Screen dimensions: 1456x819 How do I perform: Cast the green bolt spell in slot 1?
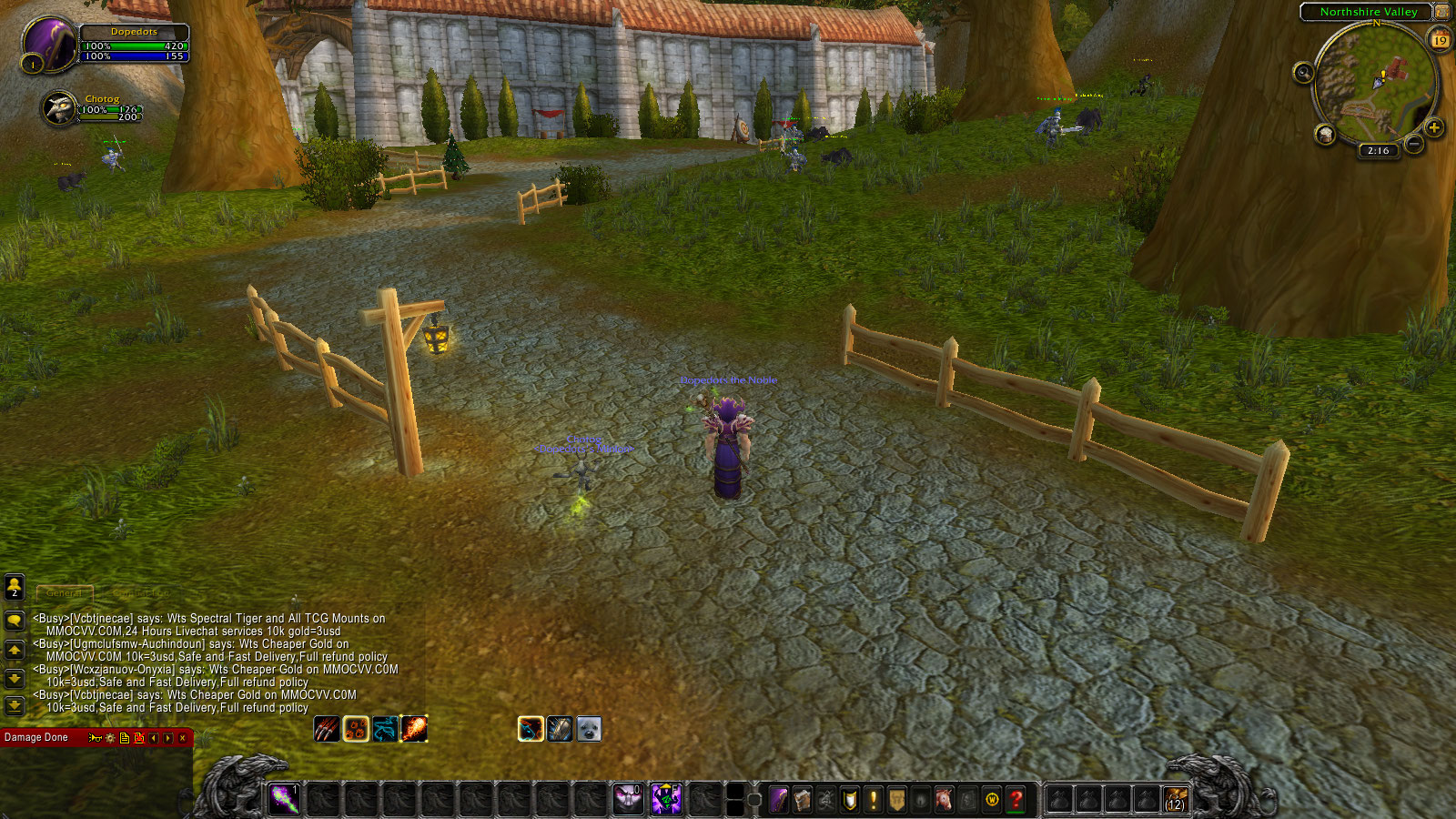coord(284,799)
